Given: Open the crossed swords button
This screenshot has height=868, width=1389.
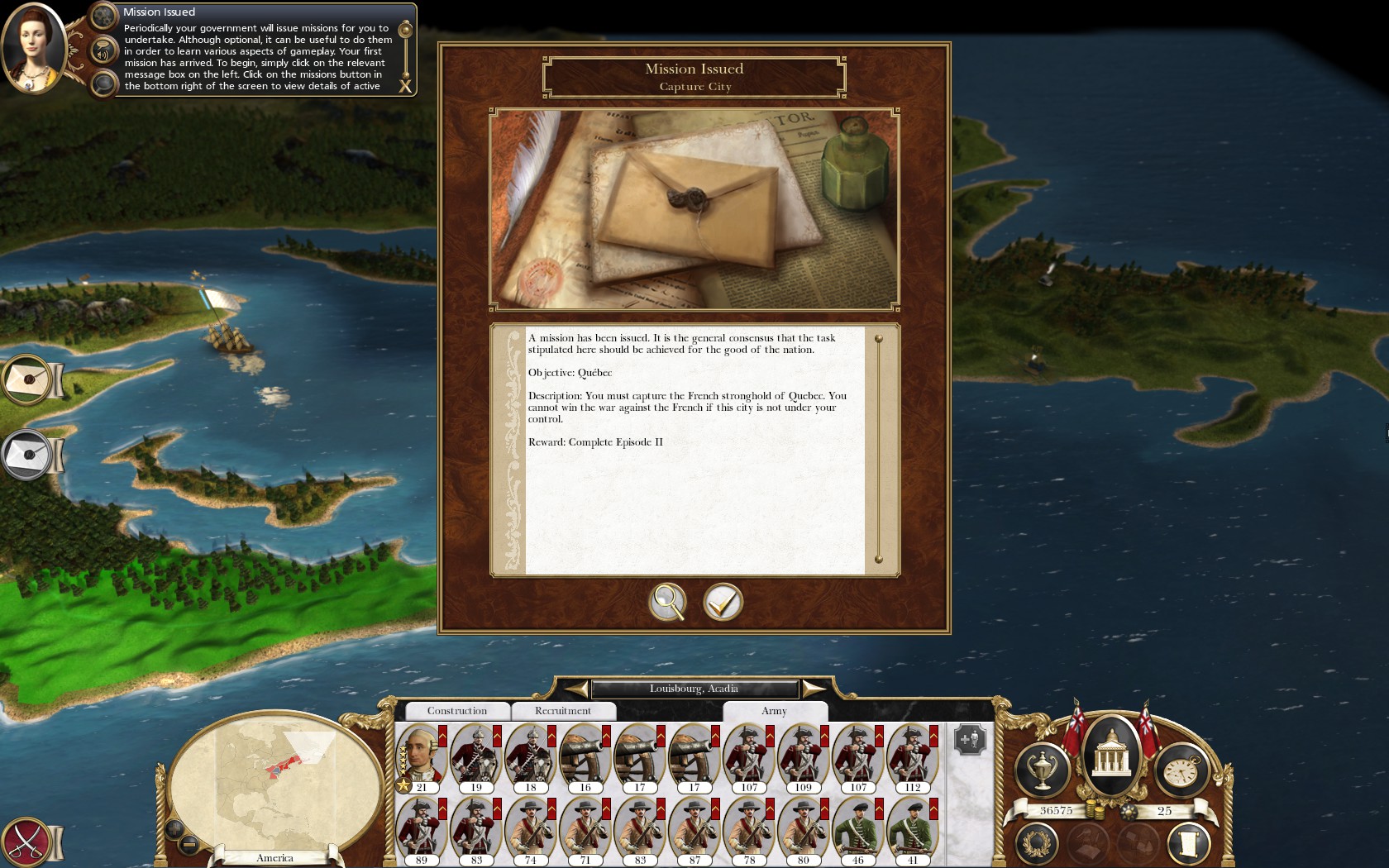Looking at the screenshot, I should [28, 842].
